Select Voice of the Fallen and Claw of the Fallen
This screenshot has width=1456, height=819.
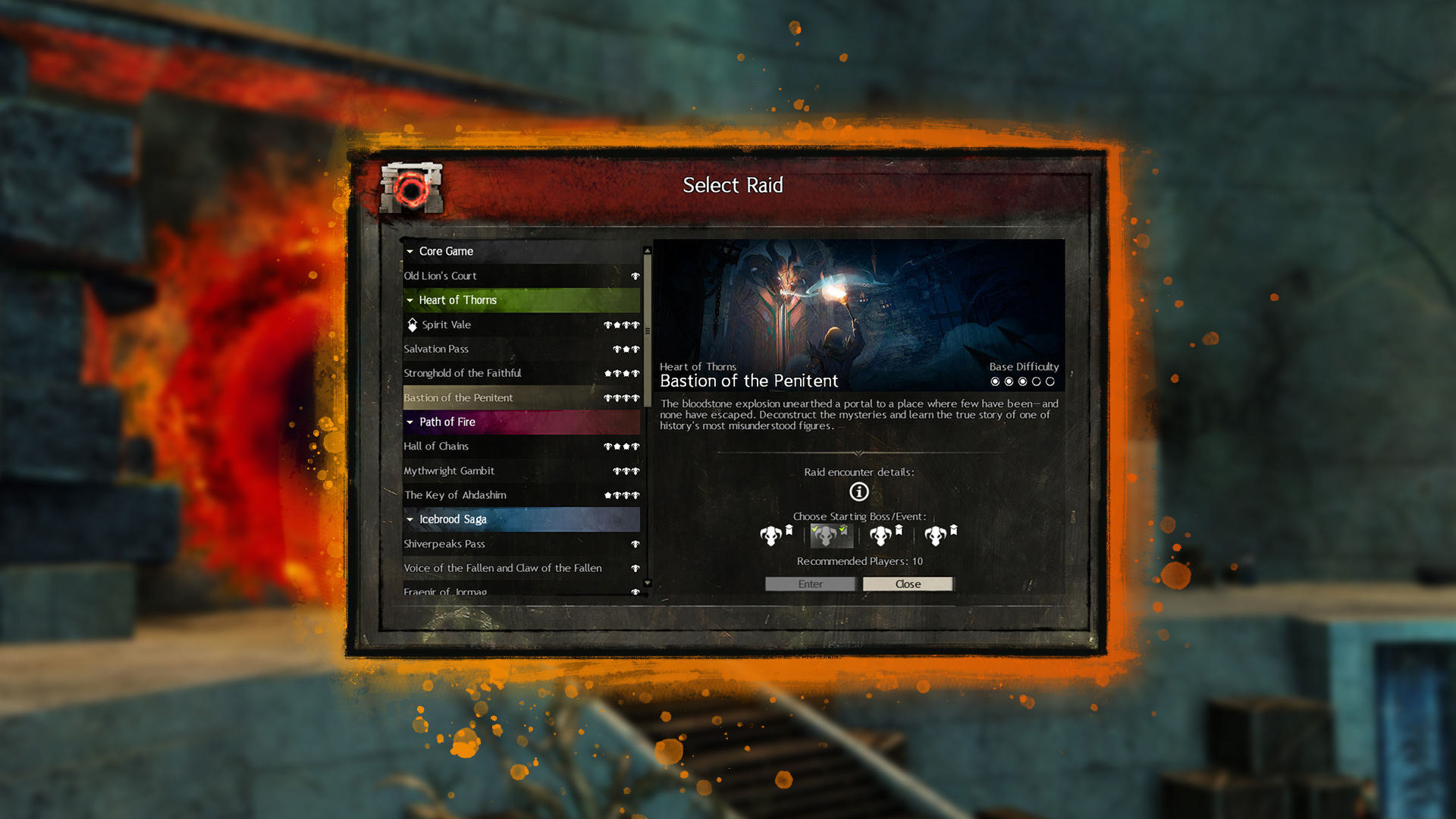(x=502, y=568)
